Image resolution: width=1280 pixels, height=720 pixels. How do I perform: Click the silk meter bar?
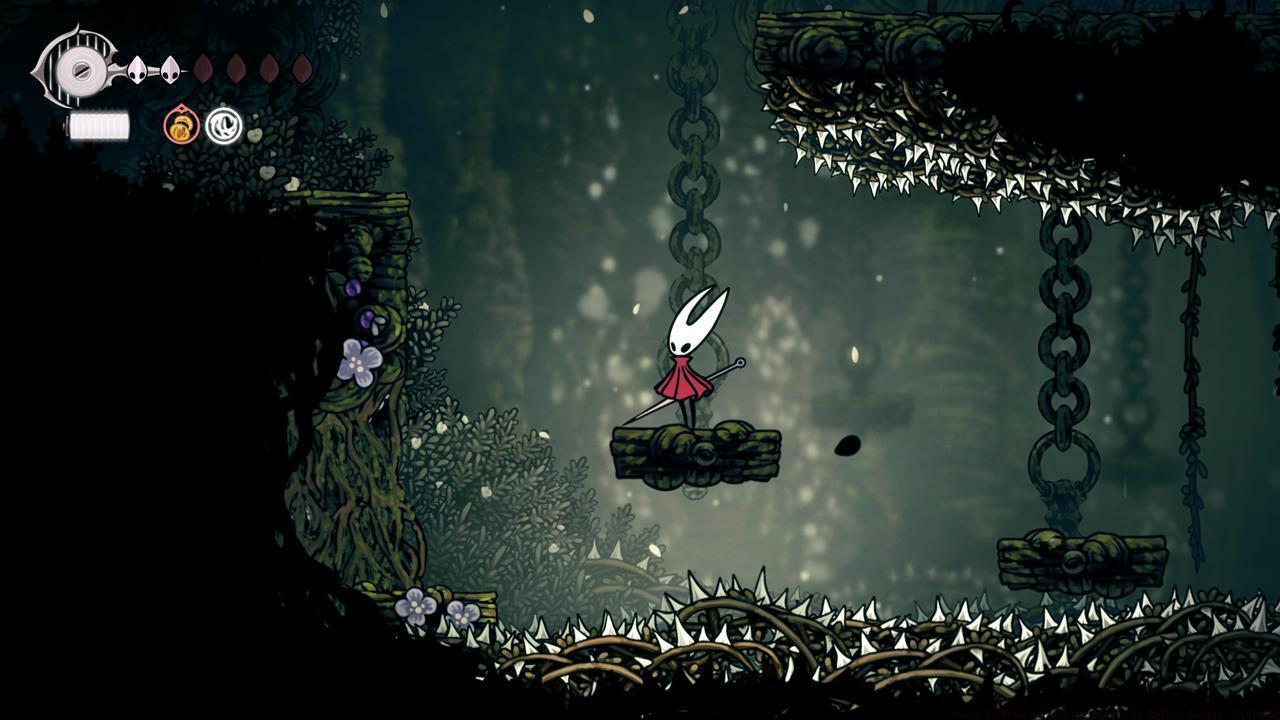point(97,124)
